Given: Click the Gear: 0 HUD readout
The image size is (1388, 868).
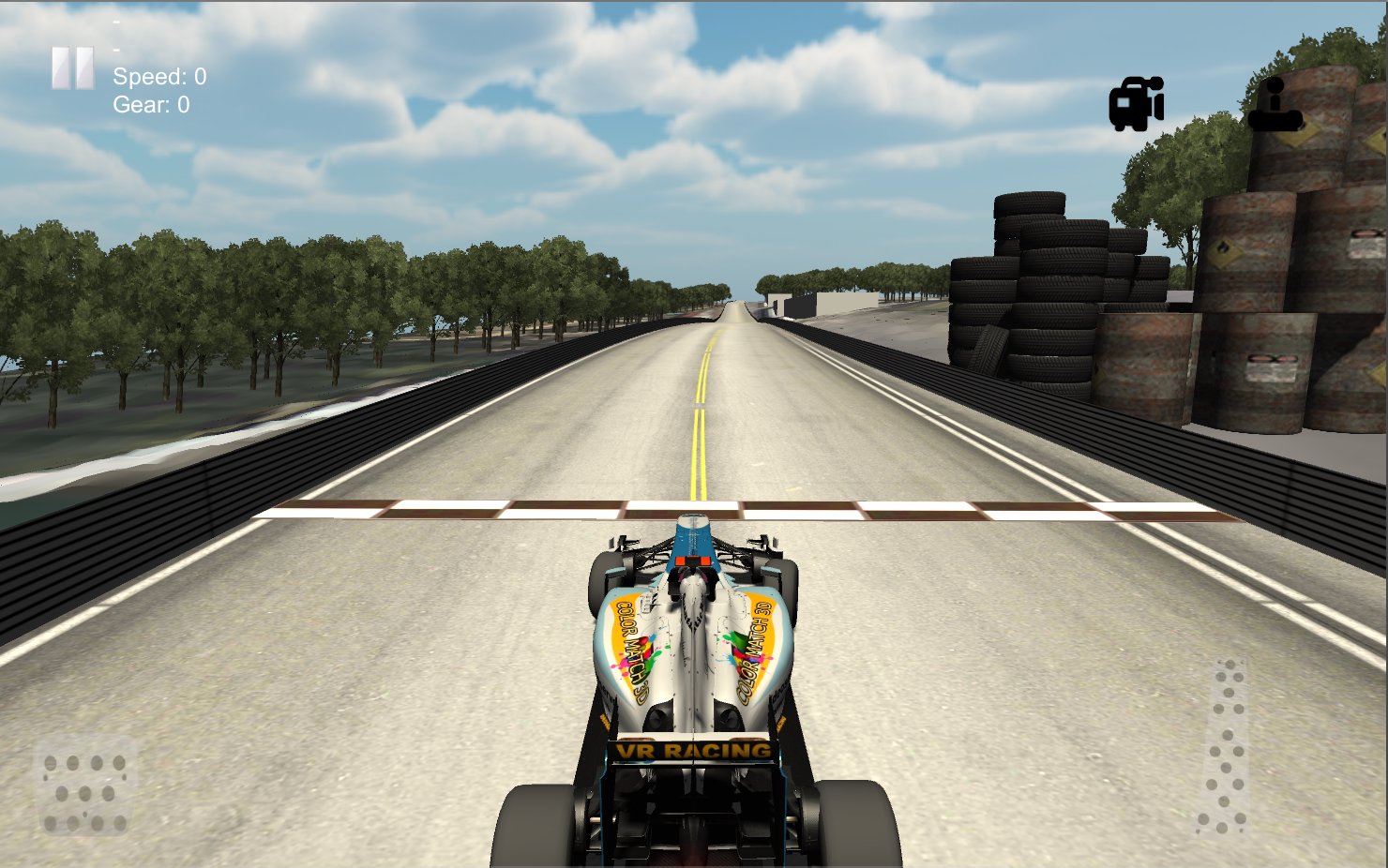Looking at the screenshot, I should (x=150, y=105).
